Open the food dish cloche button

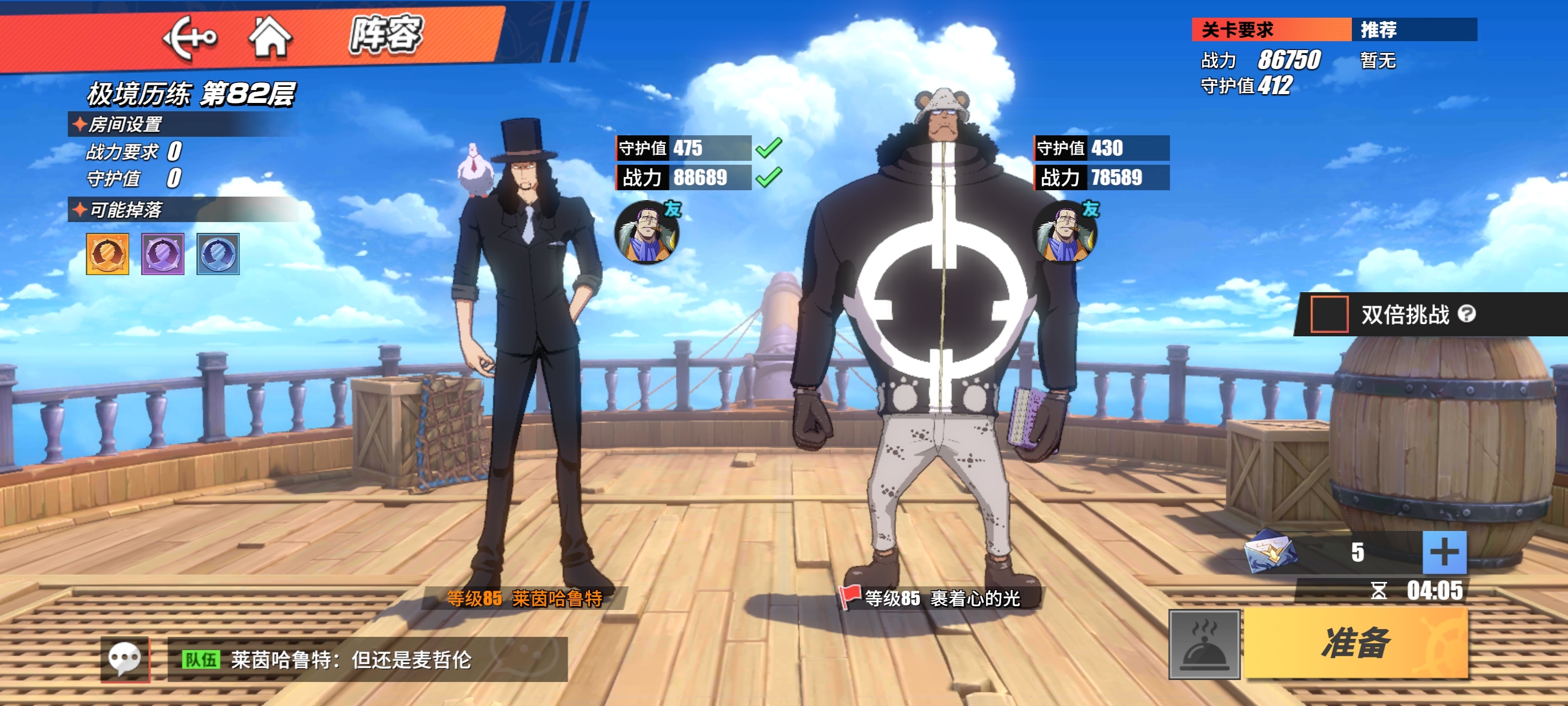pos(1203,644)
